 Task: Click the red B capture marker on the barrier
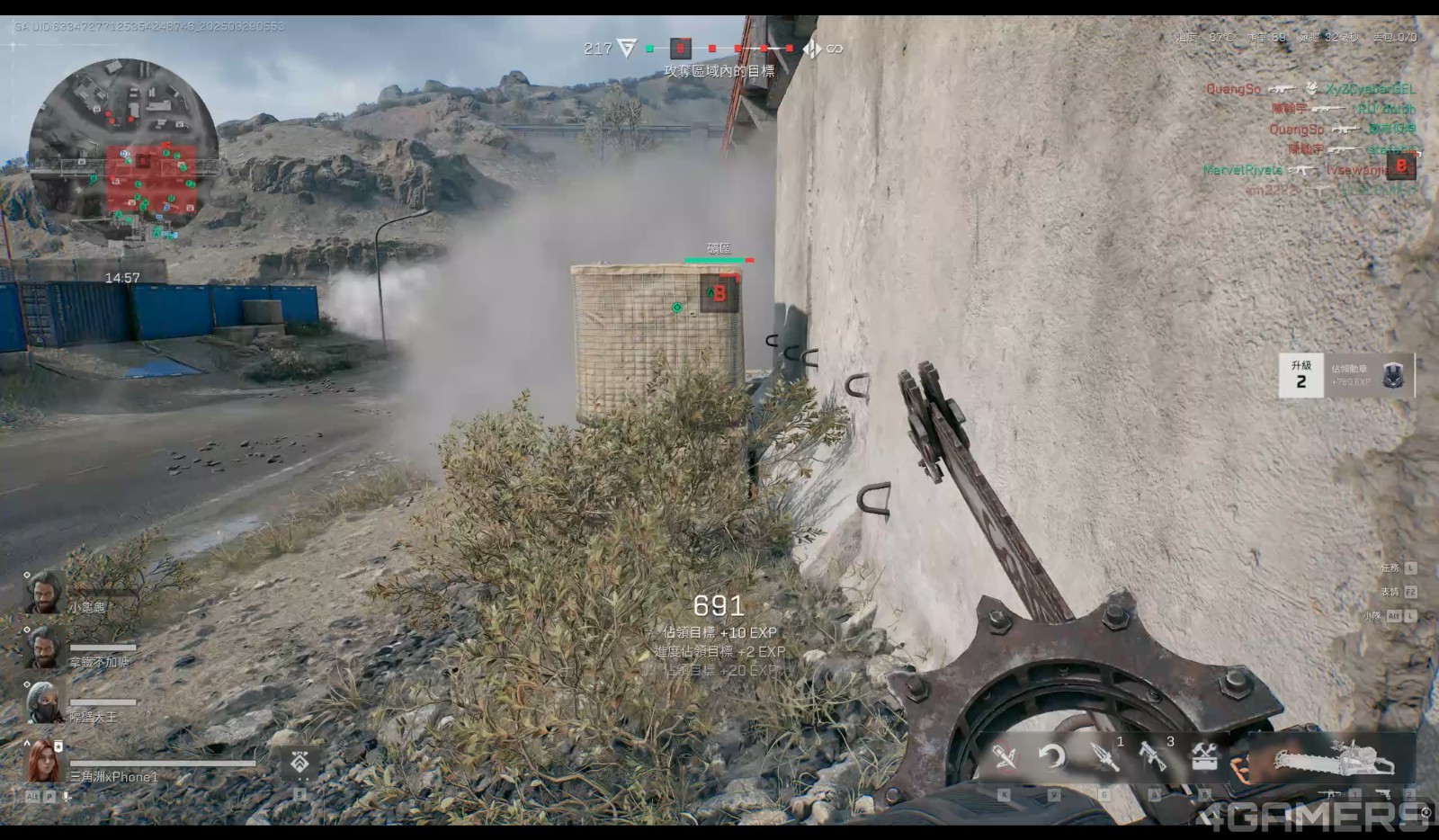pyautogui.click(x=719, y=293)
